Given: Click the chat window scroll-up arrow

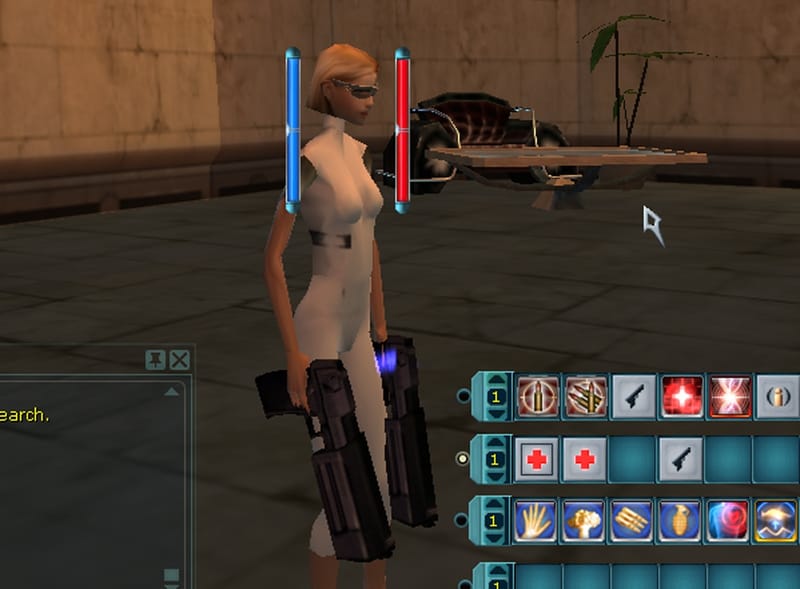Looking at the screenshot, I should [x=172, y=392].
